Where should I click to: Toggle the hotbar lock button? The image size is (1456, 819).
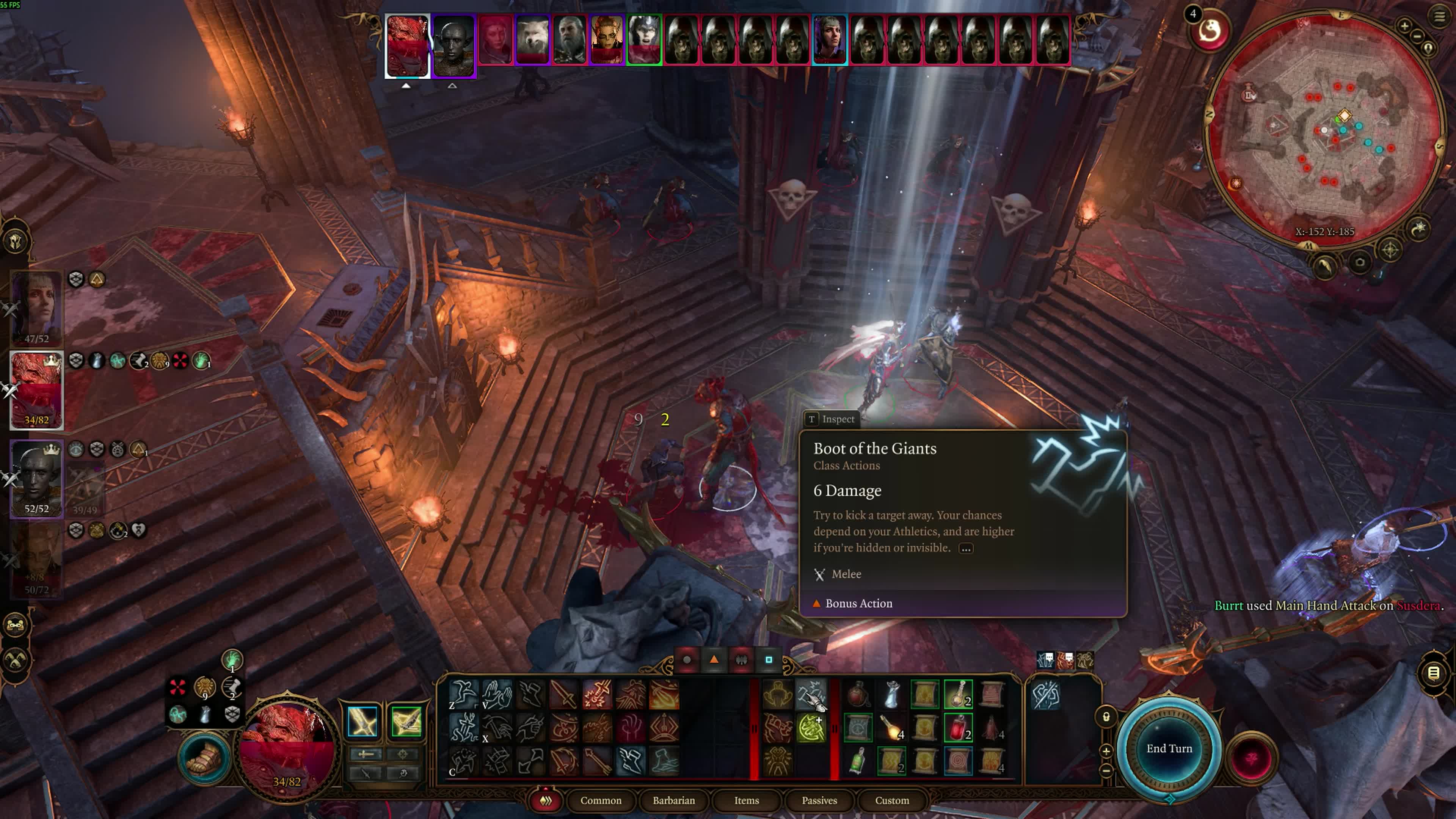click(x=1106, y=717)
